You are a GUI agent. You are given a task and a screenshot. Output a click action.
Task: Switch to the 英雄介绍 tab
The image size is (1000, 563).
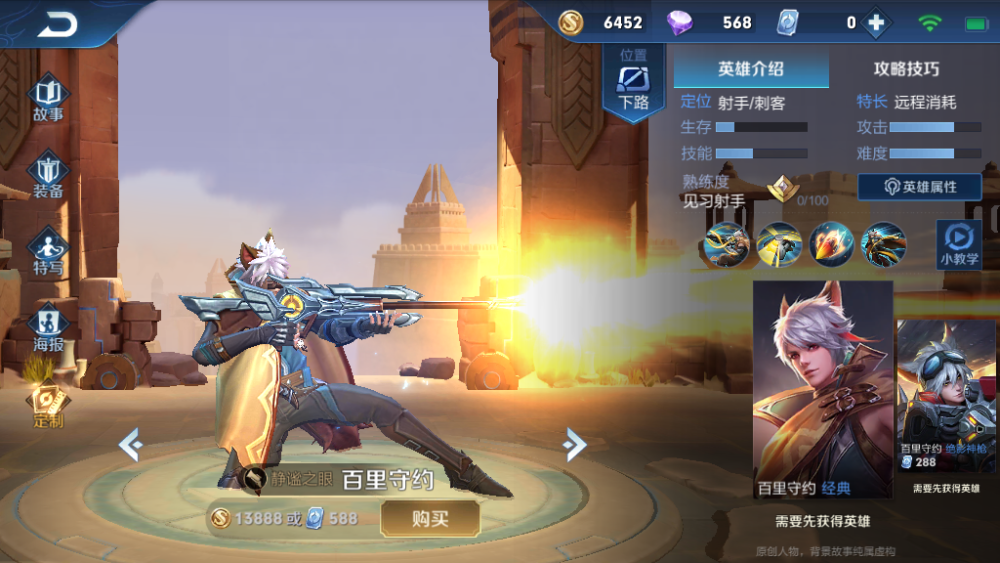(751, 69)
